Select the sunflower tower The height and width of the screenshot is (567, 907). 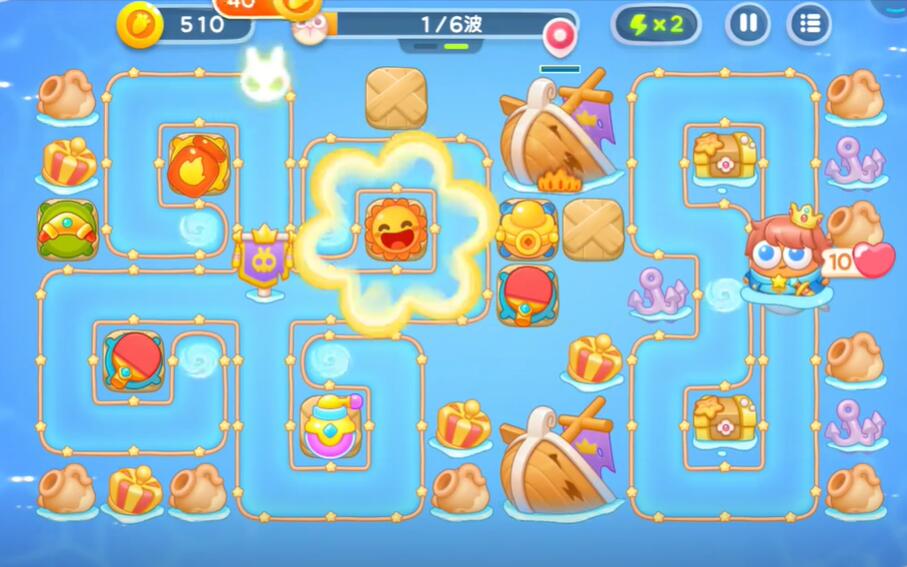click(x=396, y=229)
